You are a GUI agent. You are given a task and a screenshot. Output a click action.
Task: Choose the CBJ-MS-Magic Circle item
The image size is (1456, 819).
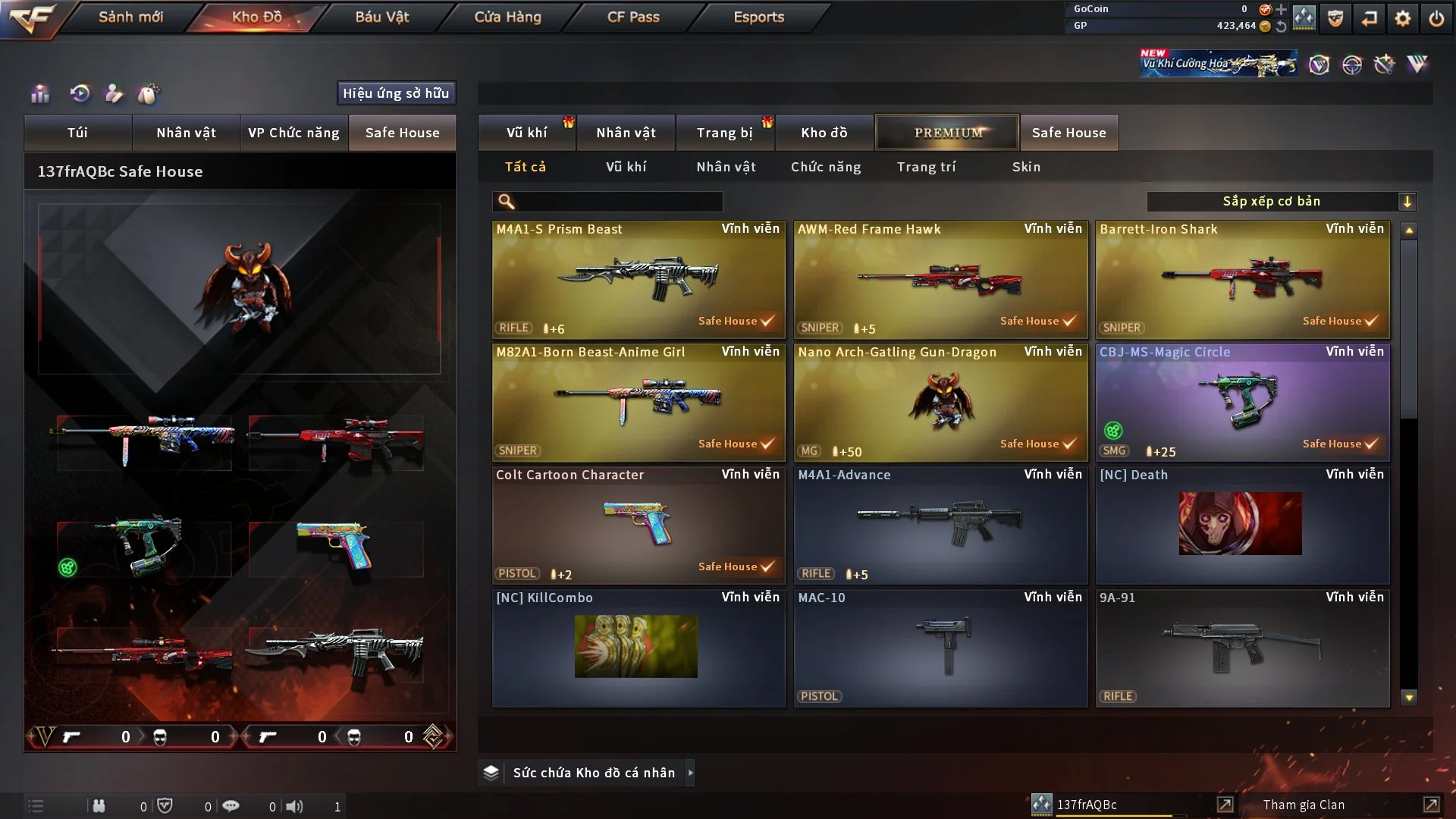[x=1242, y=403]
